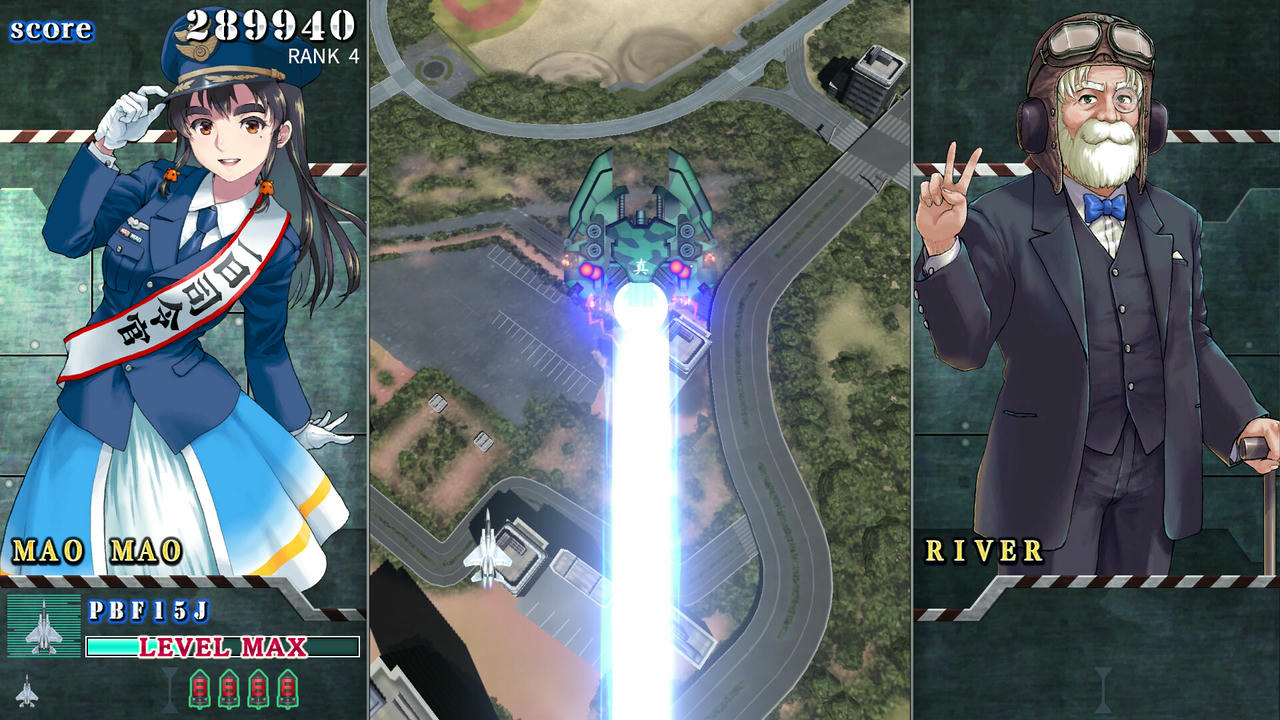Toggle the RANK 4 indicator
The image size is (1280, 720).
[x=324, y=56]
